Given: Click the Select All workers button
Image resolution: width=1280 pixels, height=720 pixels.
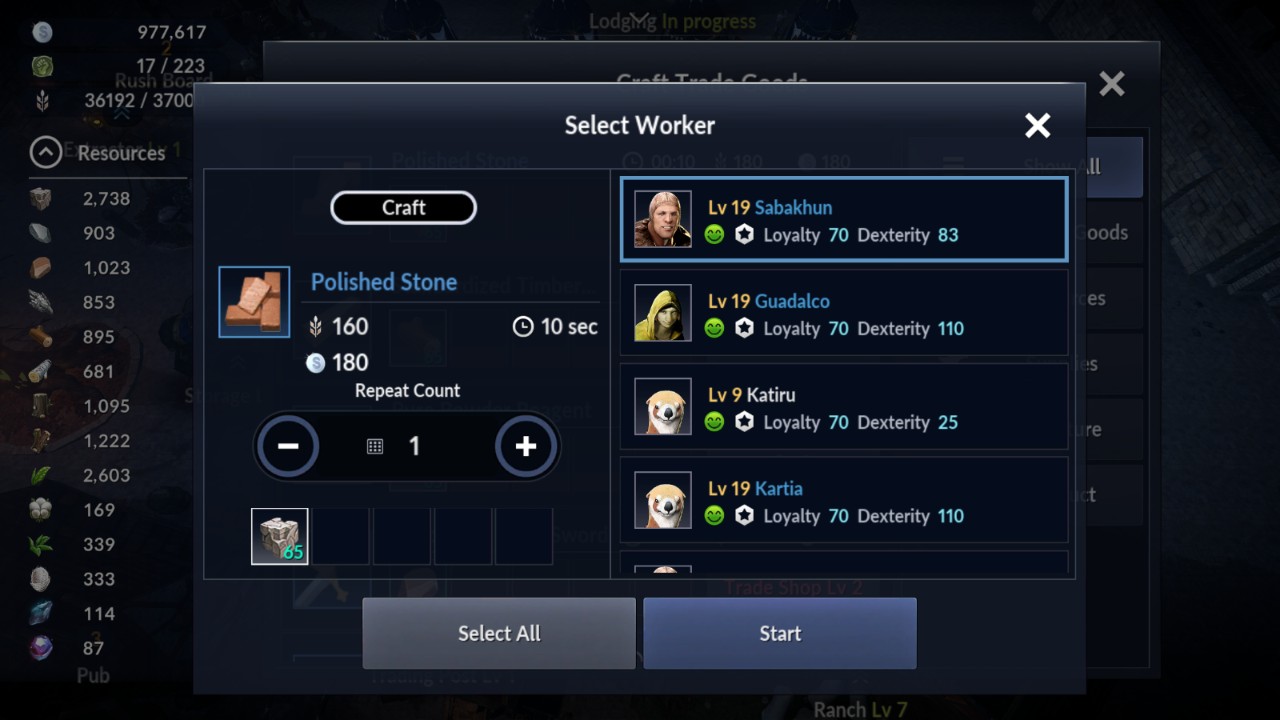Looking at the screenshot, I should click(499, 633).
